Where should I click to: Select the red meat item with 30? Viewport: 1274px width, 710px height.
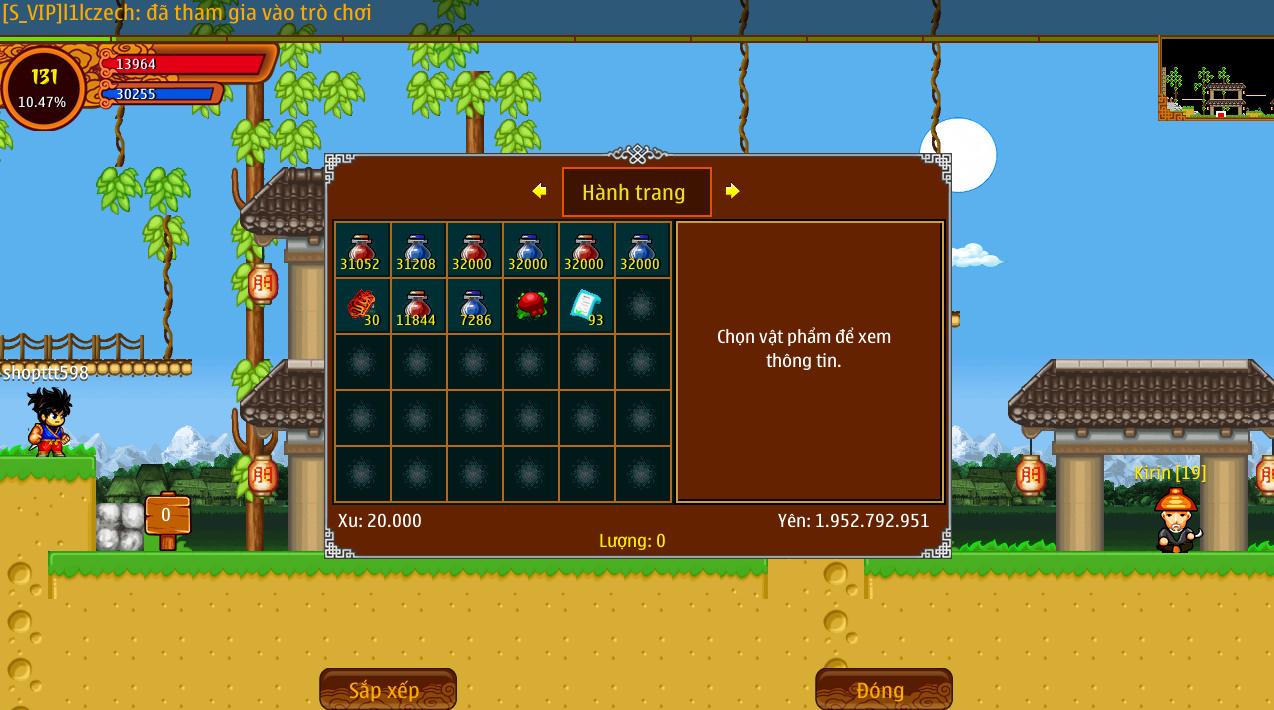coord(362,306)
